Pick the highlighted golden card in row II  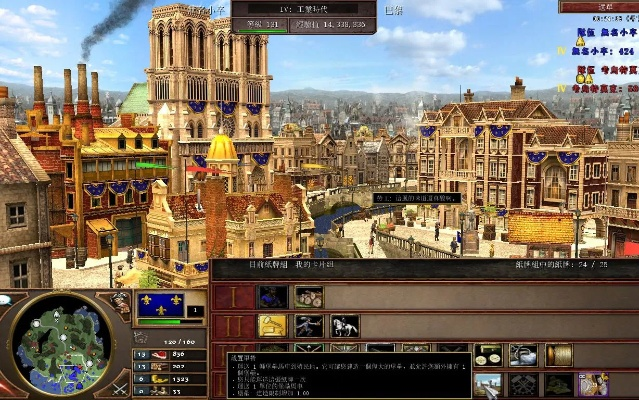(273, 326)
